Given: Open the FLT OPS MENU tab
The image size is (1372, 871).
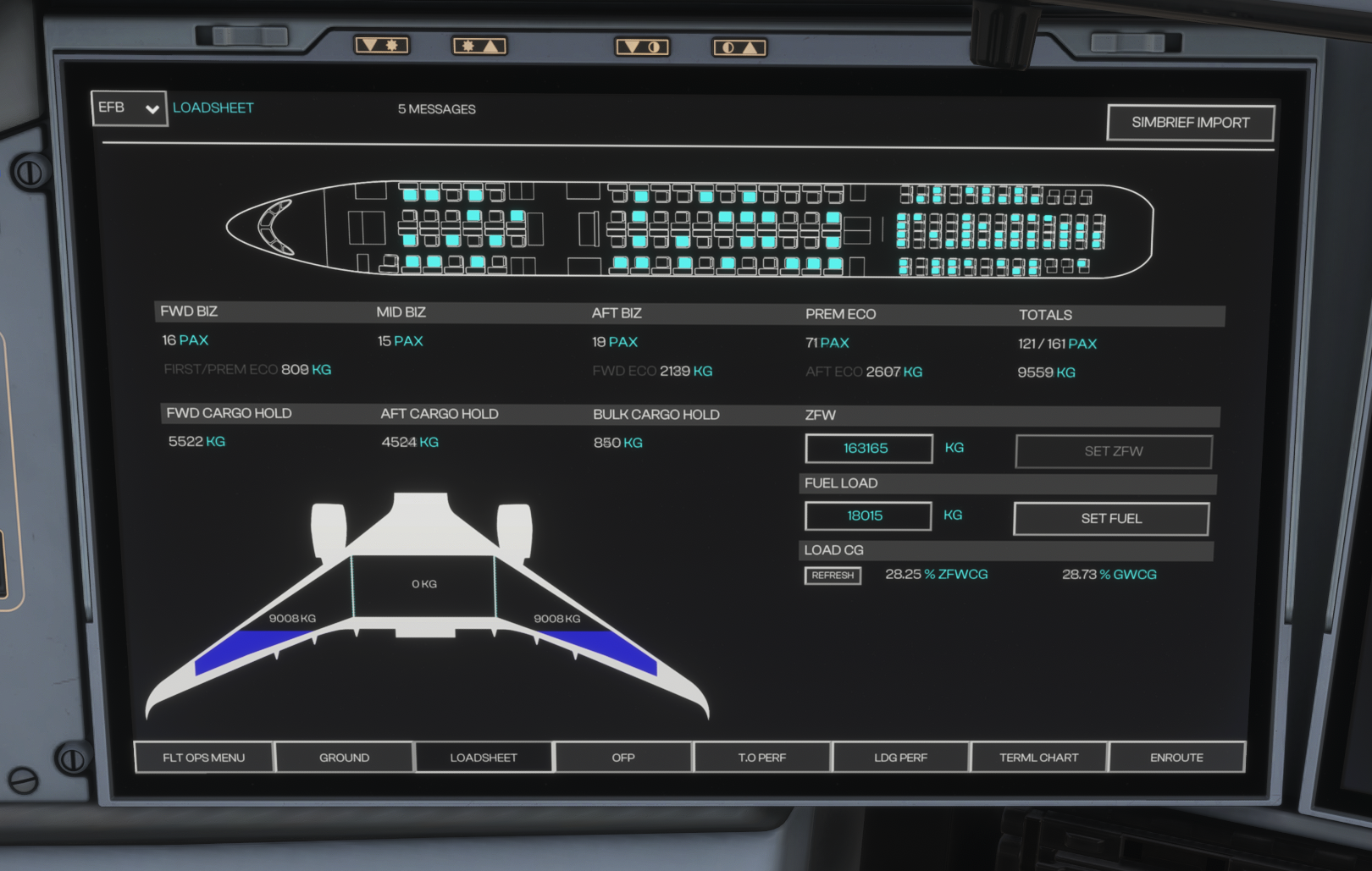Looking at the screenshot, I should (x=204, y=758).
